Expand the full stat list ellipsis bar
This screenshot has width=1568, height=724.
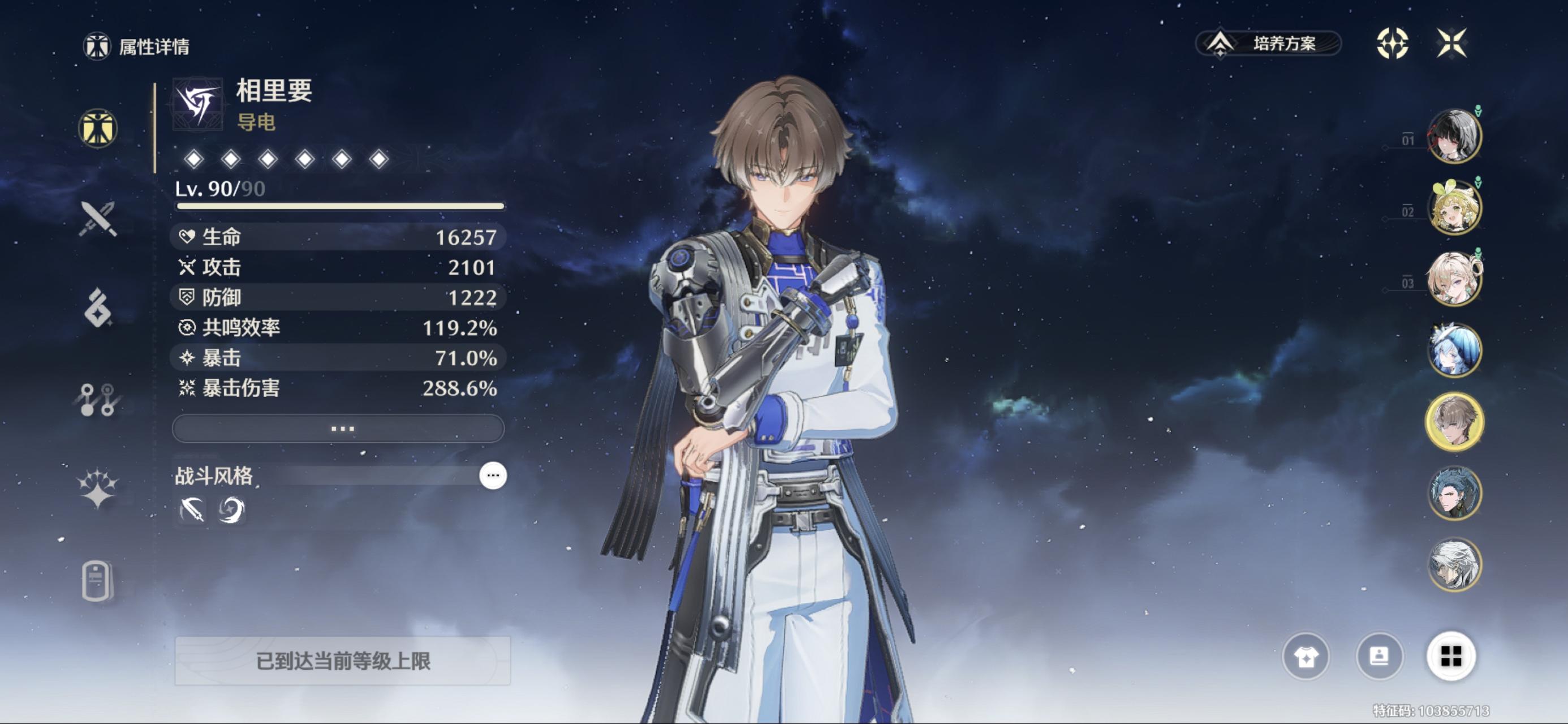pos(338,429)
